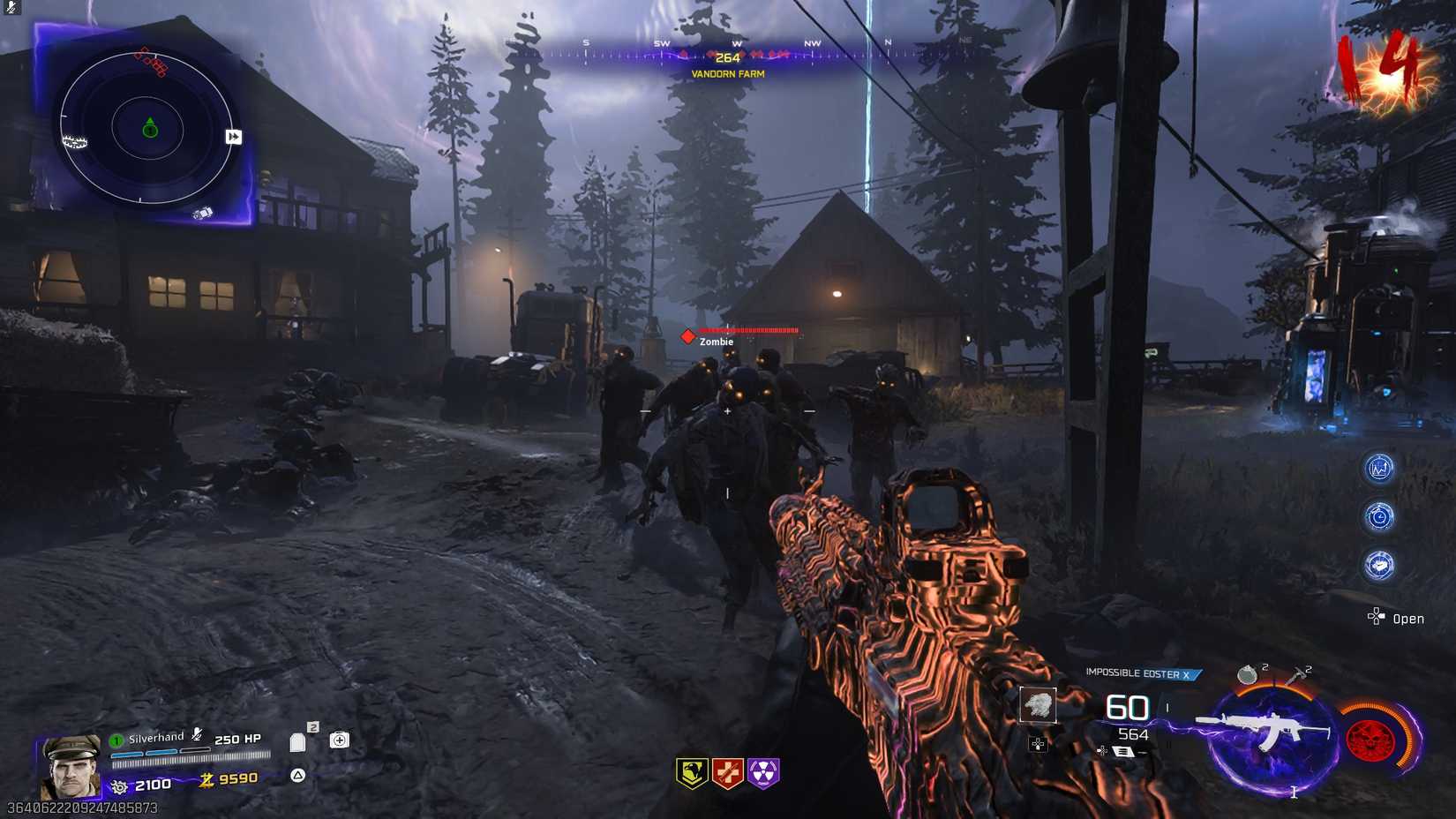Open the stats graph circular icon on the right
1456x819 pixels.
pyautogui.click(x=1378, y=468)
